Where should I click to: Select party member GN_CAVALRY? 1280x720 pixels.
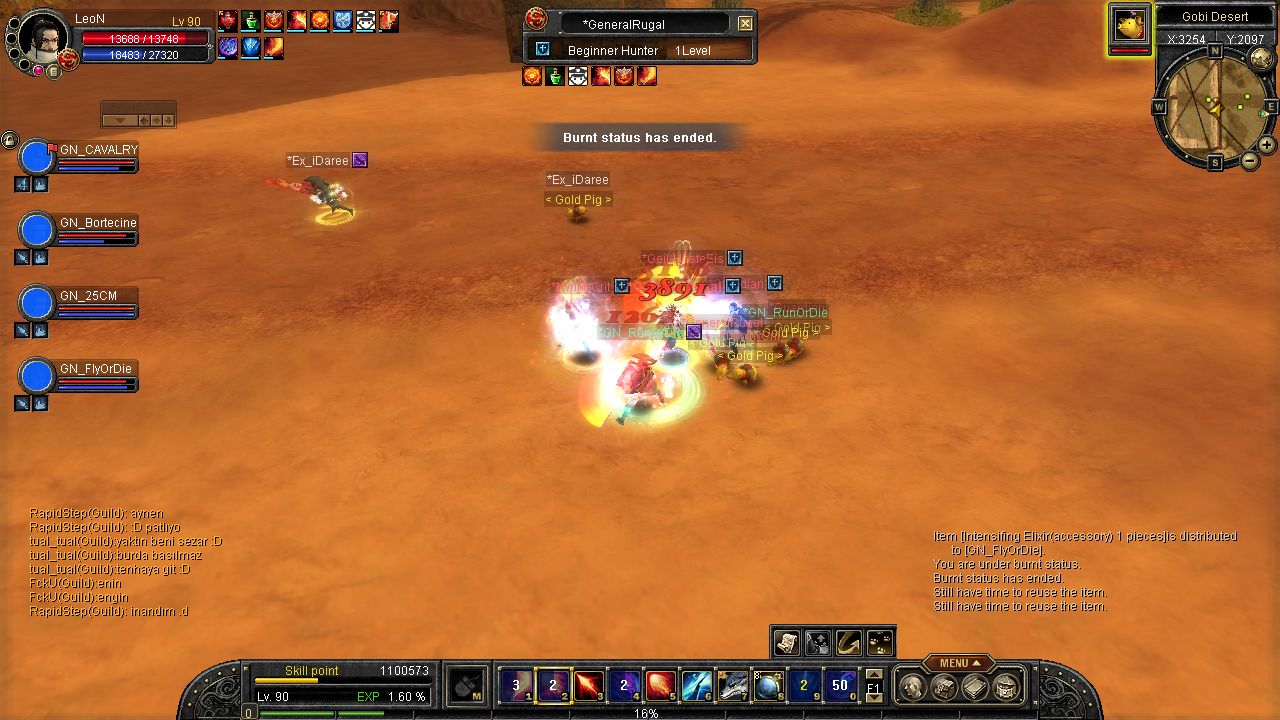37,158
